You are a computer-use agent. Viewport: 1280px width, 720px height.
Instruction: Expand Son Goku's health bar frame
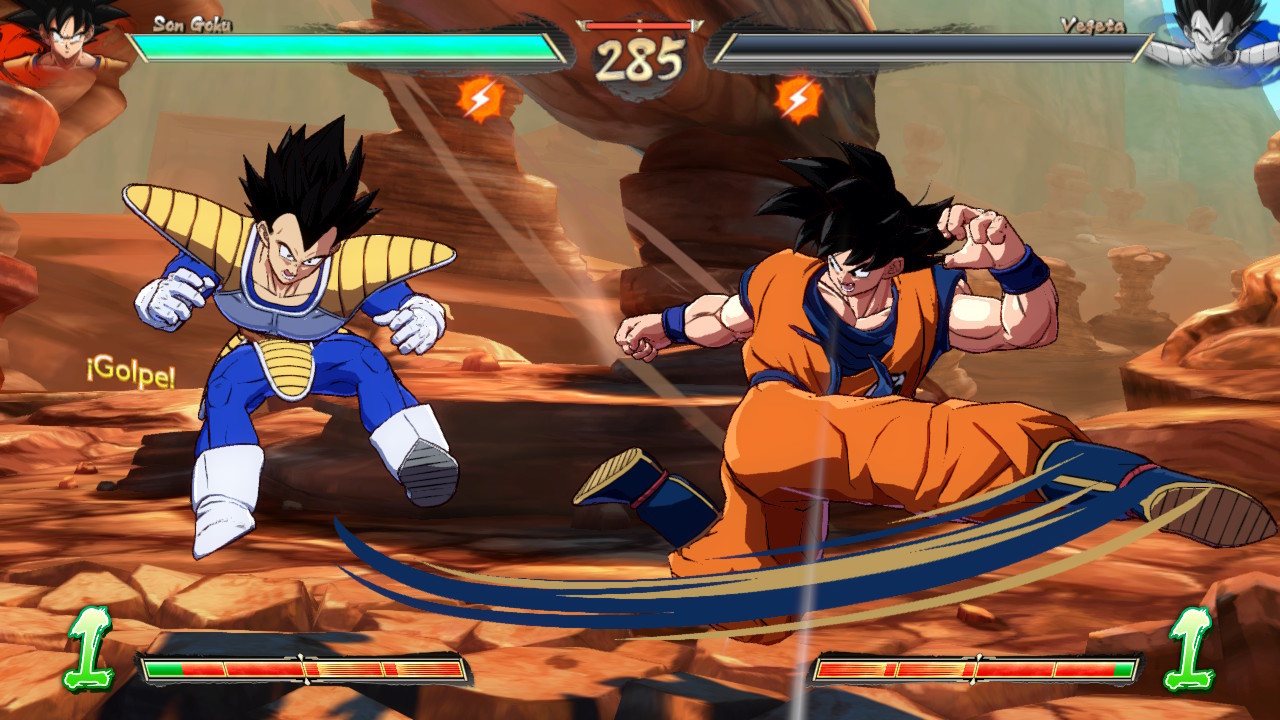click(340, 45)
